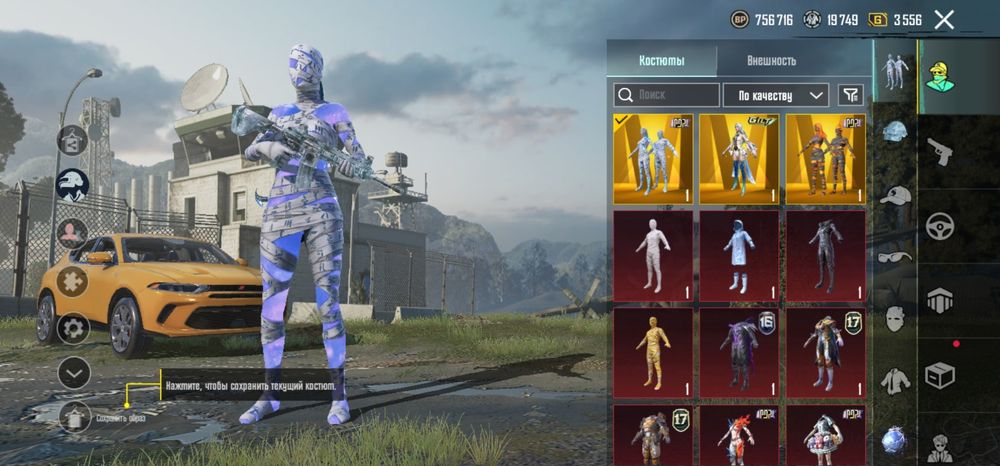Image resolution: width=1000 pixels, height=466 pixels.
Task: Choose the golden yellow mummy costume
Action: (653, 352)
